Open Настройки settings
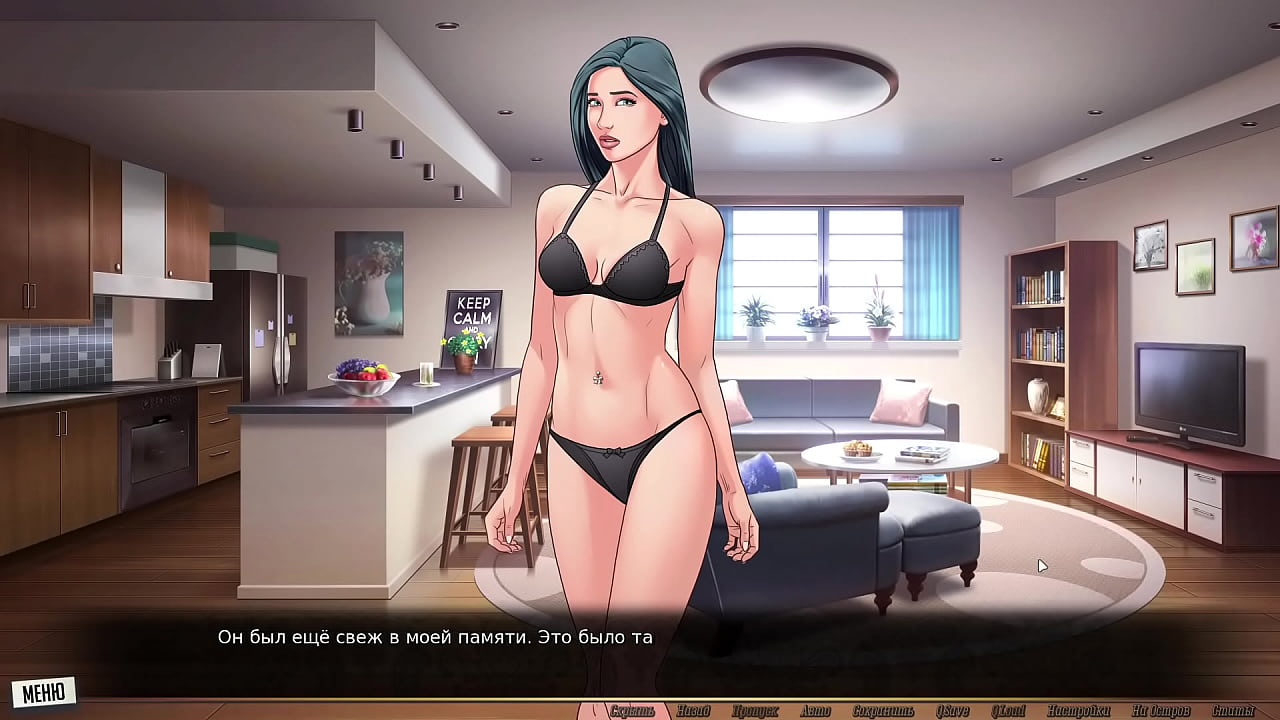This screenshot has width=1280, height=720. pyautogui.click(x=1079, y=711)
